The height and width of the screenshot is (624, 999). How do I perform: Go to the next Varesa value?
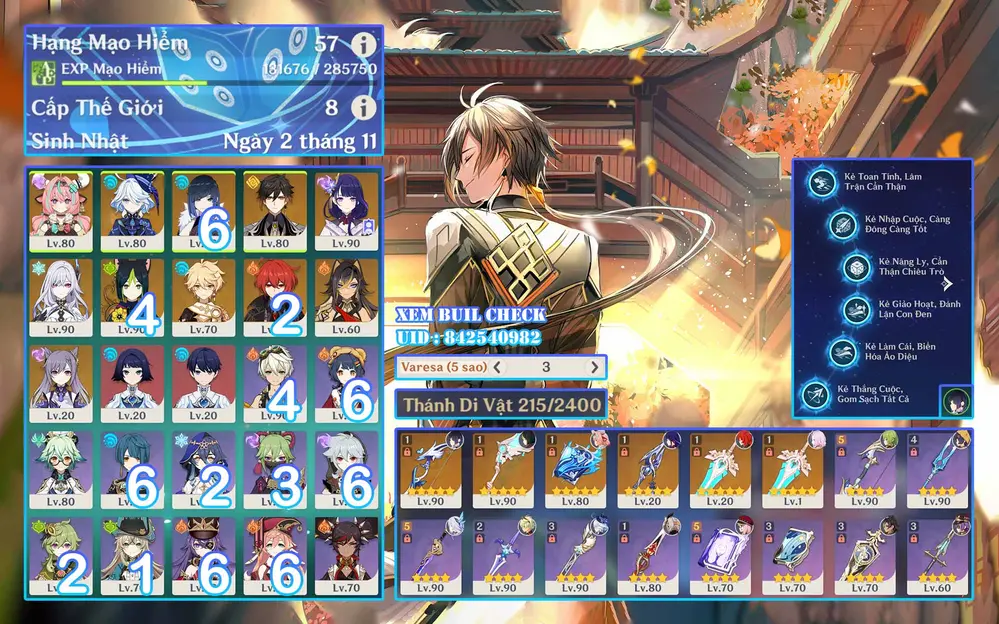pos(594,367)
